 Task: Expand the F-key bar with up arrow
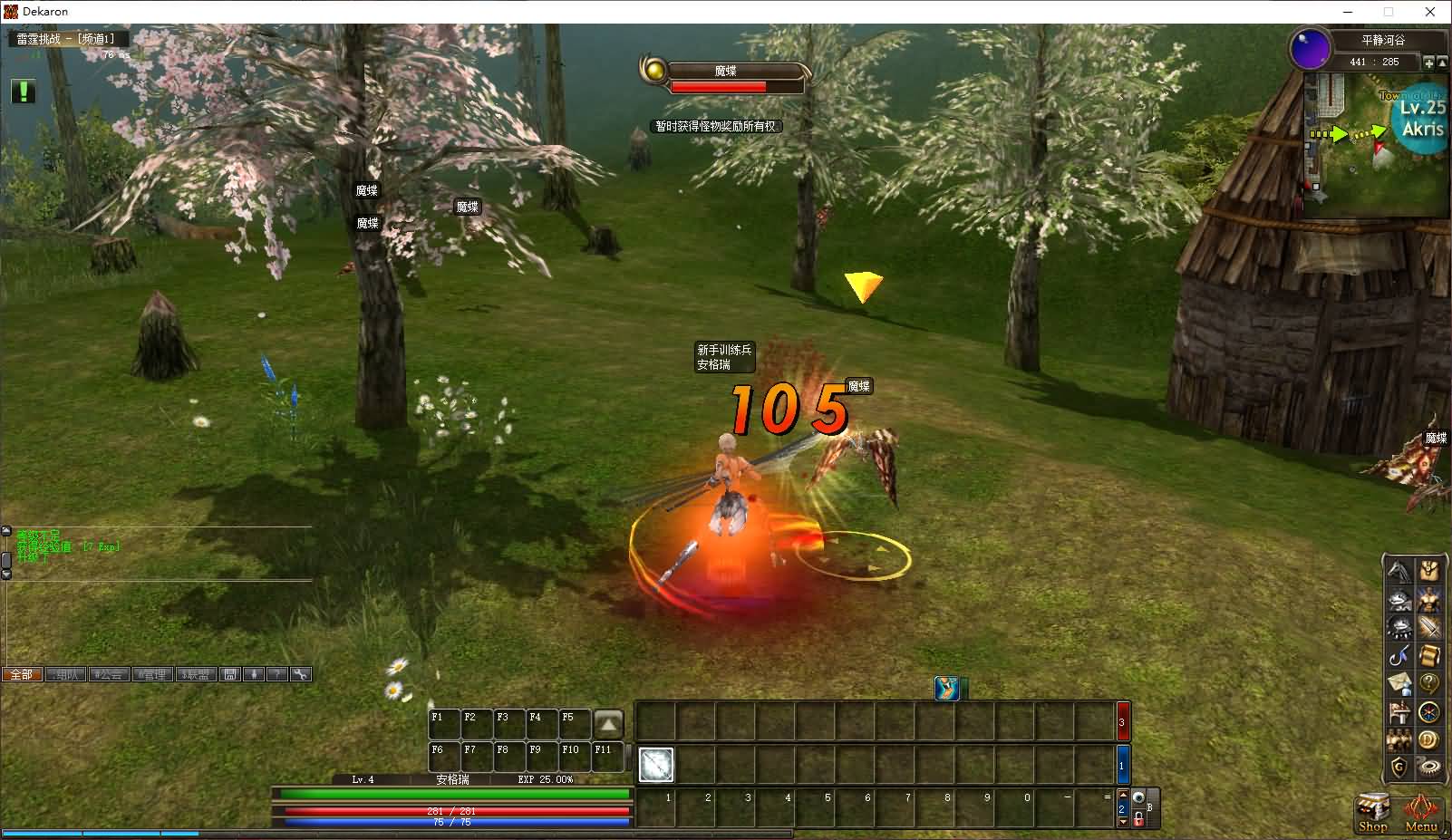[x=608, y=724]
